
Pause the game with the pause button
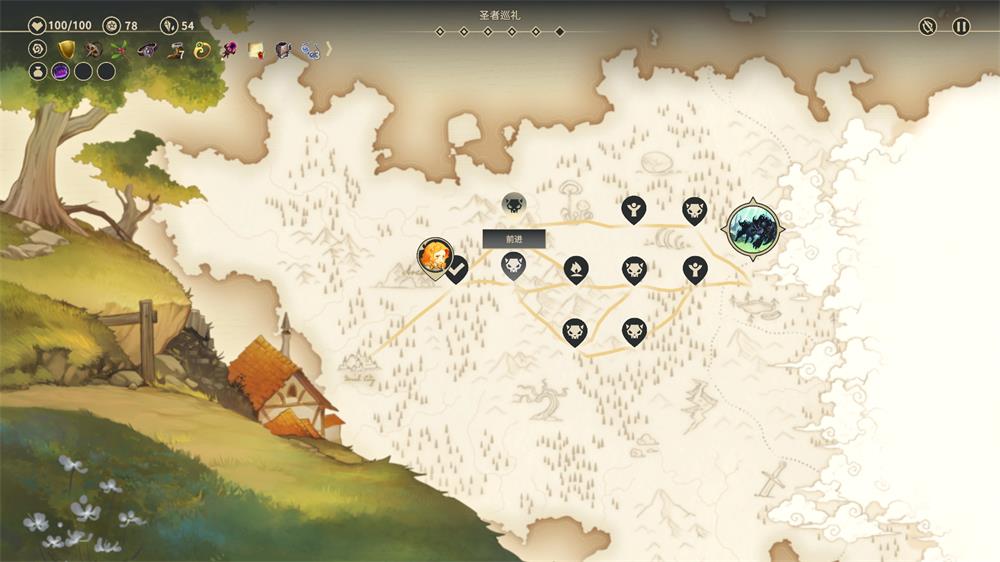961,27
